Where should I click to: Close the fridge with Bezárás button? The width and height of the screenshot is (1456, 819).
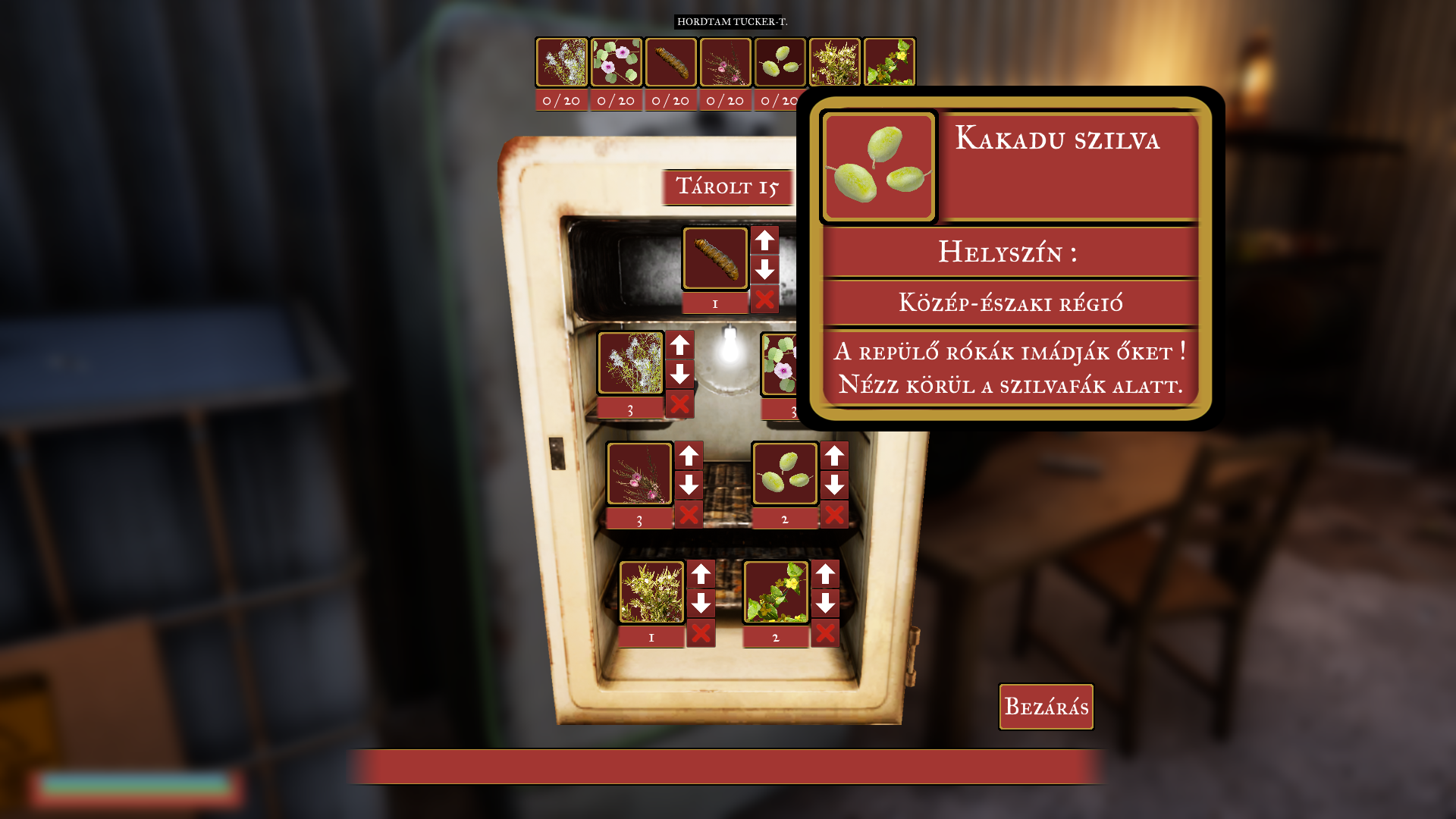[x=1046, y=707]
